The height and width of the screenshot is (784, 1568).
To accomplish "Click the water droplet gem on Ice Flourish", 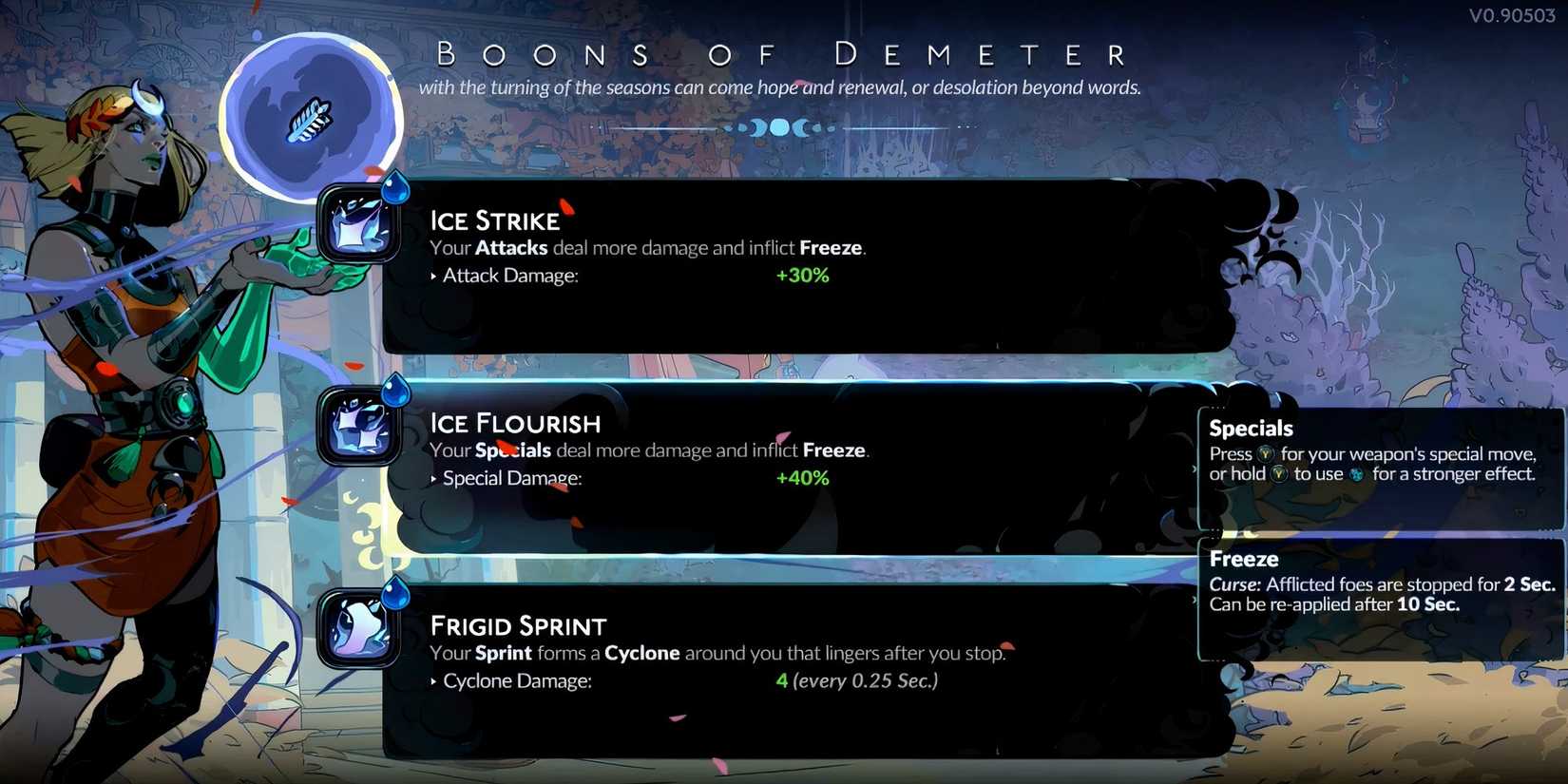I will [x=396, y=391].
